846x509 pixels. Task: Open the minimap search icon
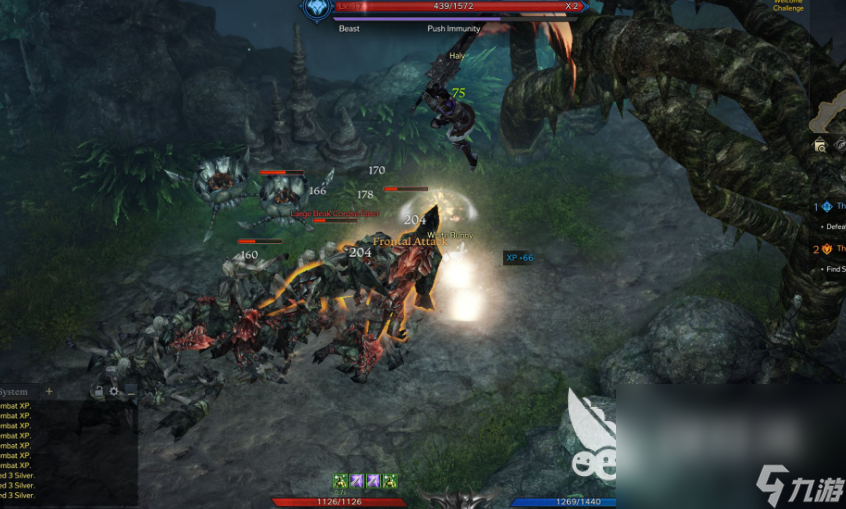tap(820, 145)
